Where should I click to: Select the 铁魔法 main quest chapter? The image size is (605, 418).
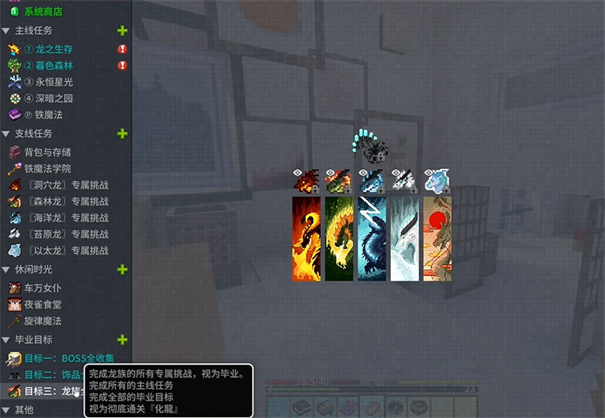click(50, 115)
